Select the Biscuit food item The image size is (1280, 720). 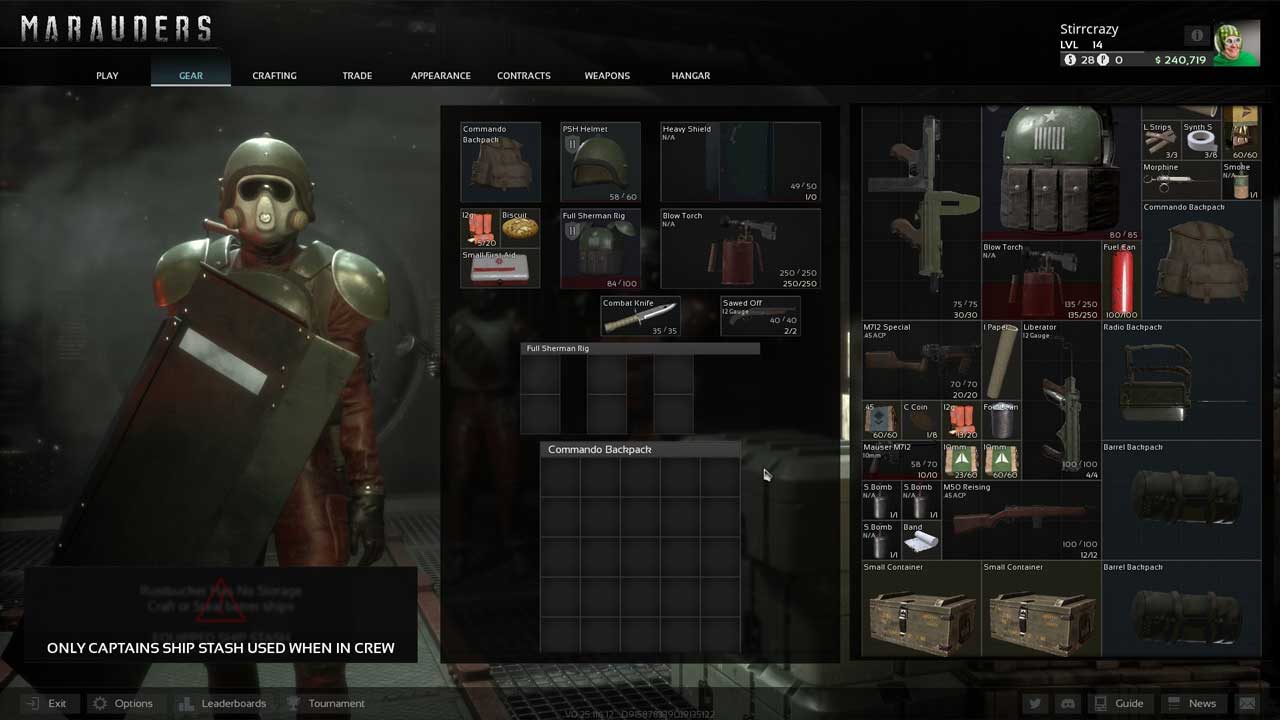(520, 228)
